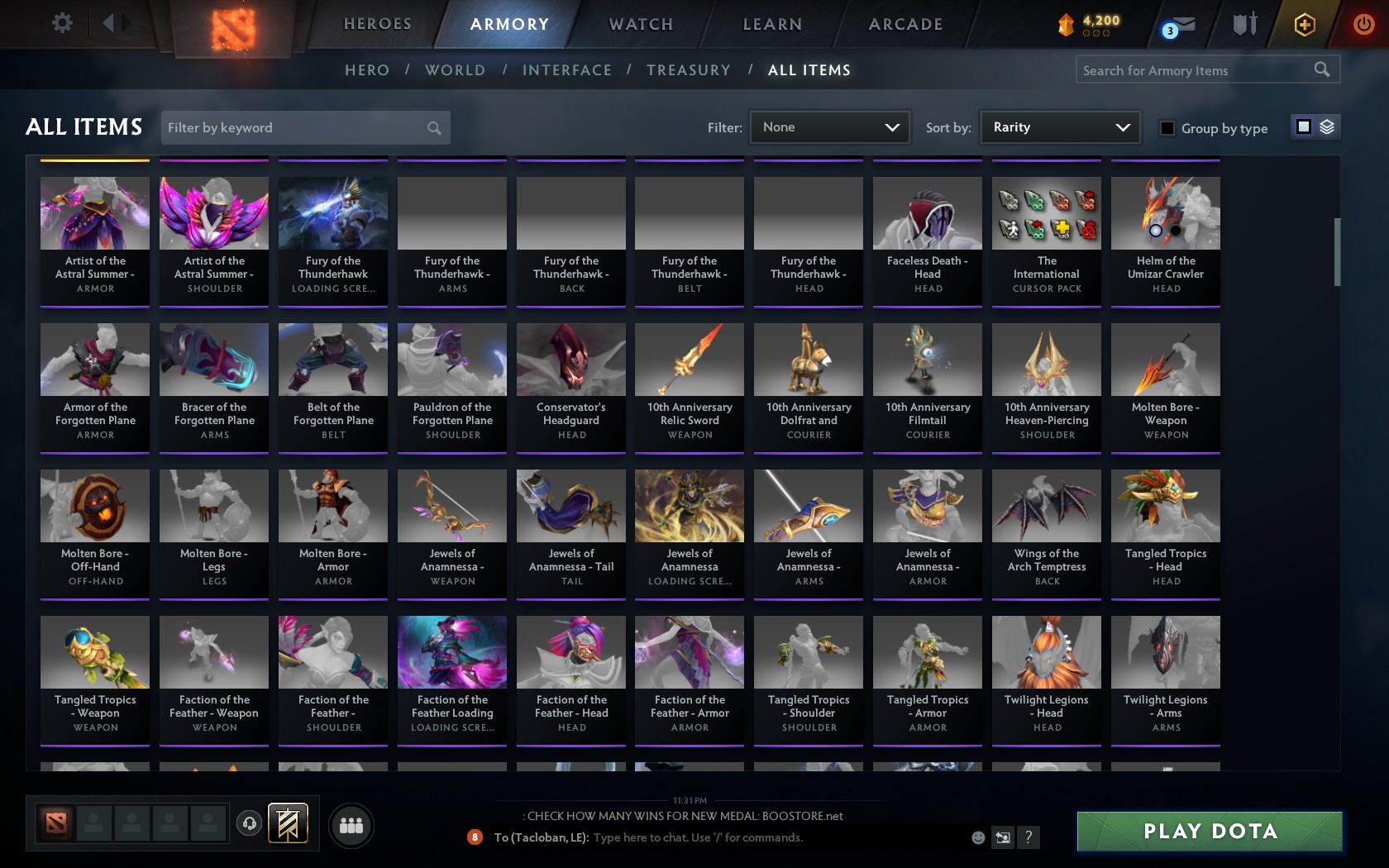Toggle the grid view square icon
1389x868 pixels.
tap(1304, 127)
